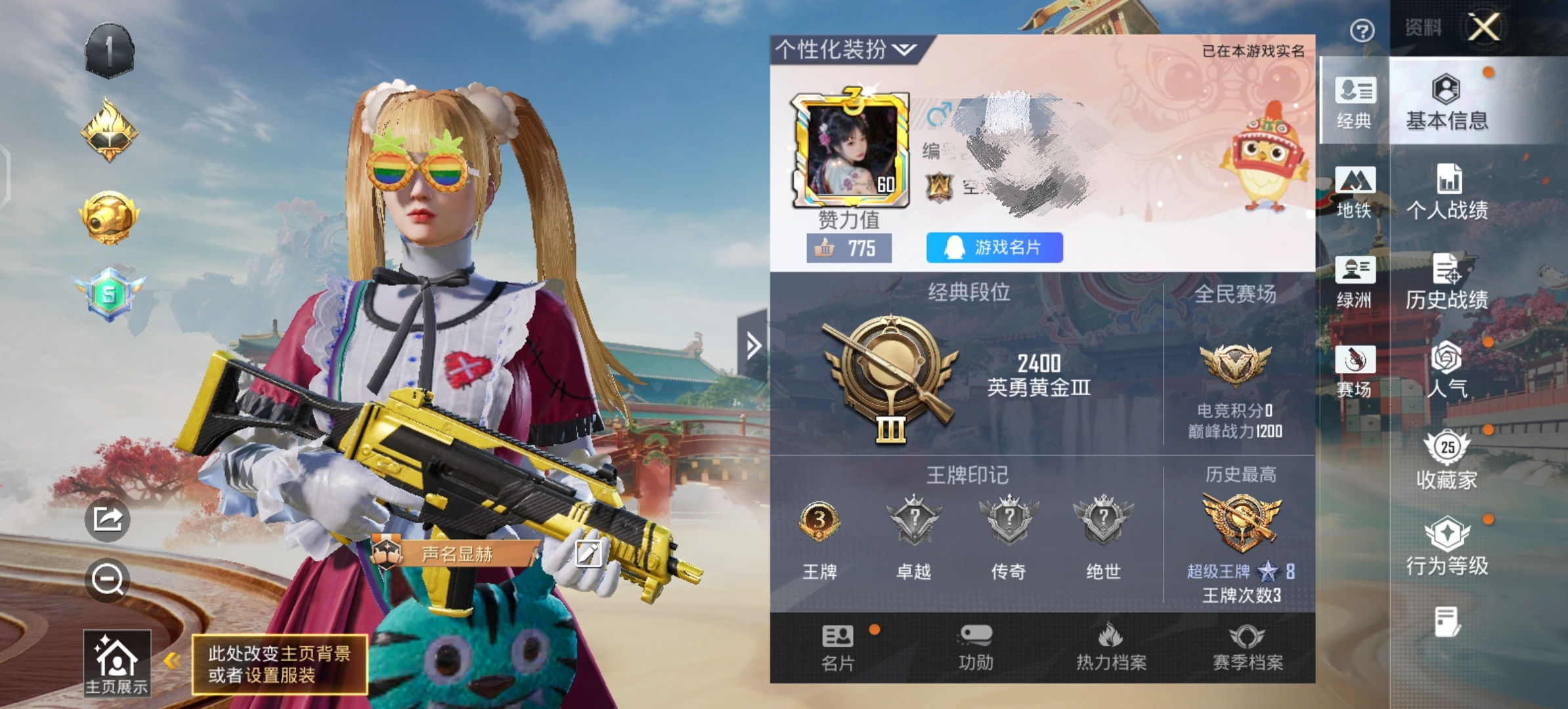Click the share arrow icon
The width and height of the screenshot is (1568, 709).
tap(108, 519)
